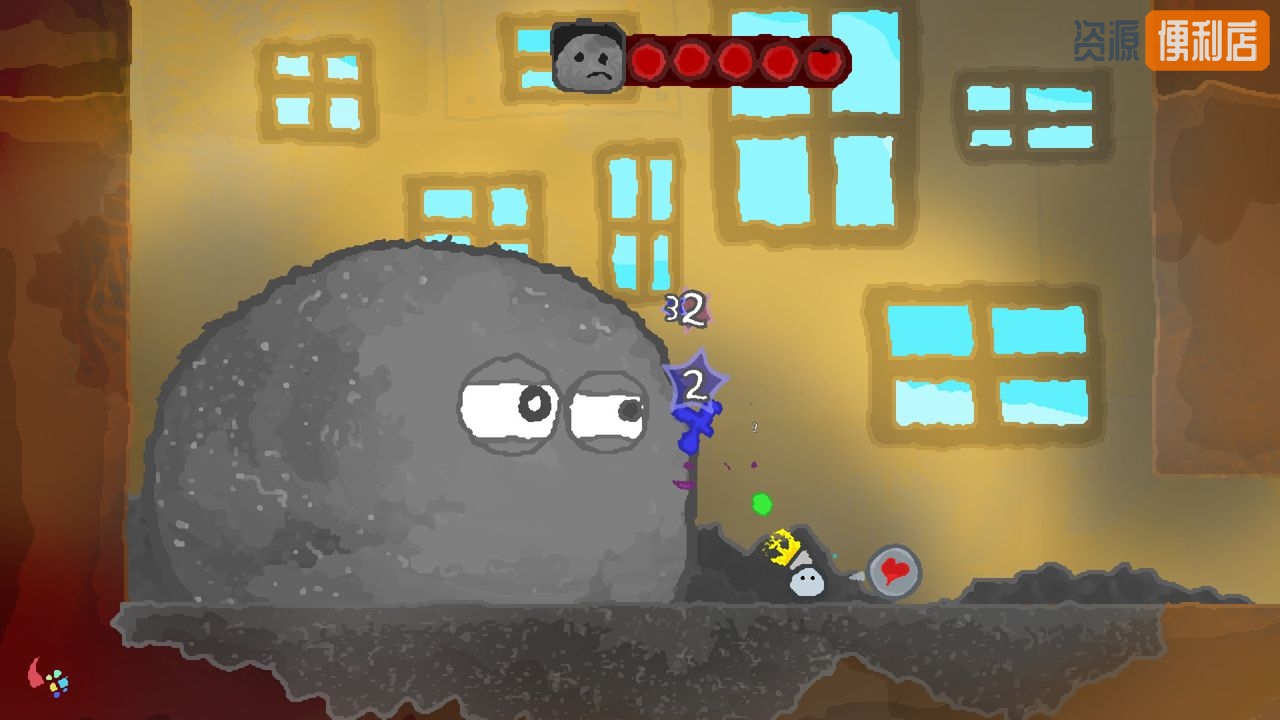
Task: Select the sad boss face portrait
Action: (x=589, y=60)
